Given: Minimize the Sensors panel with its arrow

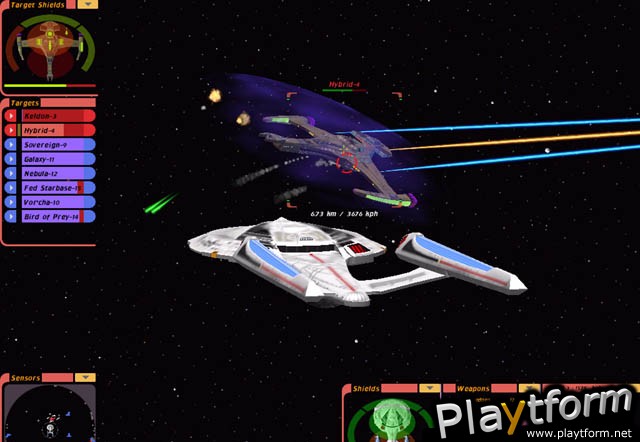Looking at the screenshot, I should 85,378.
